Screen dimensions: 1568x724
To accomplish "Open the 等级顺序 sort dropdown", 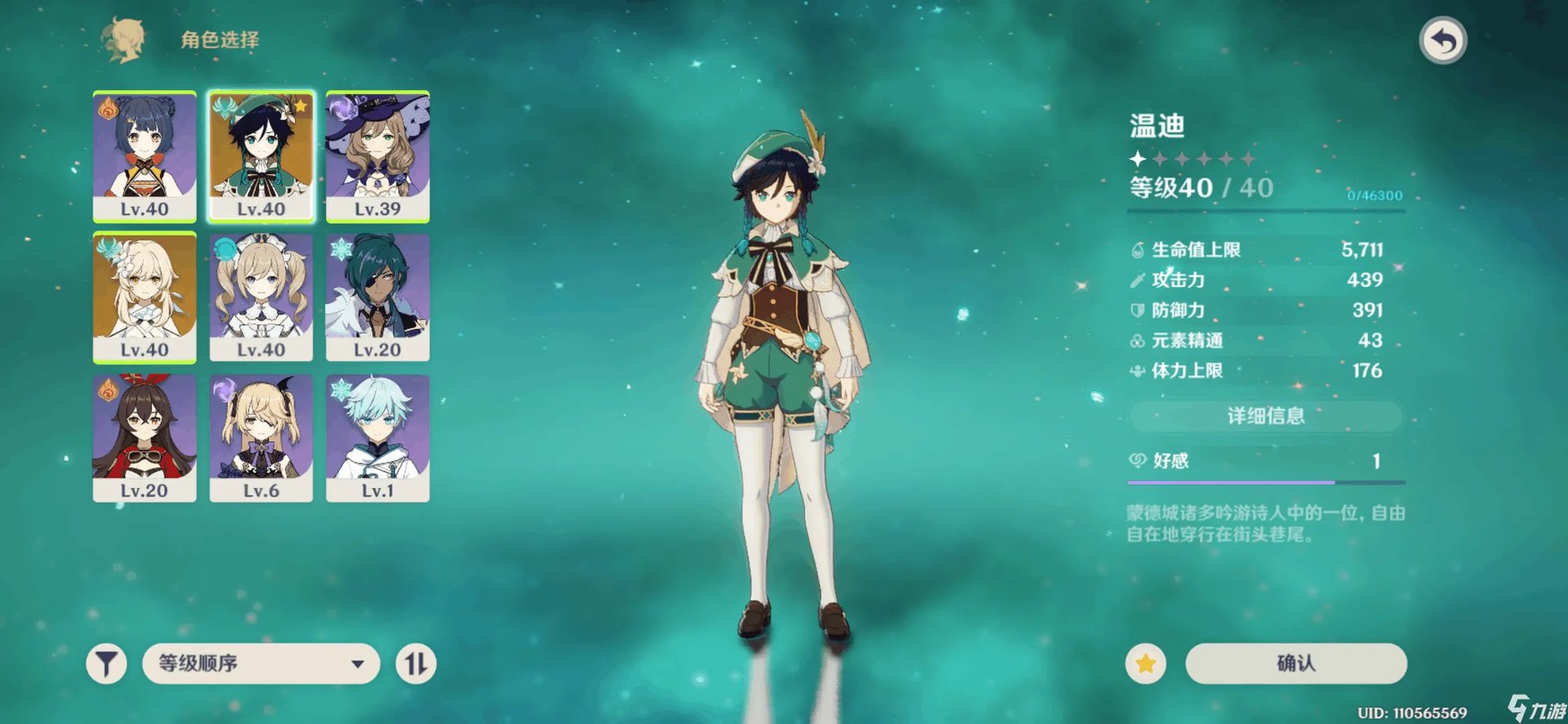I will [x=261, y=664].
